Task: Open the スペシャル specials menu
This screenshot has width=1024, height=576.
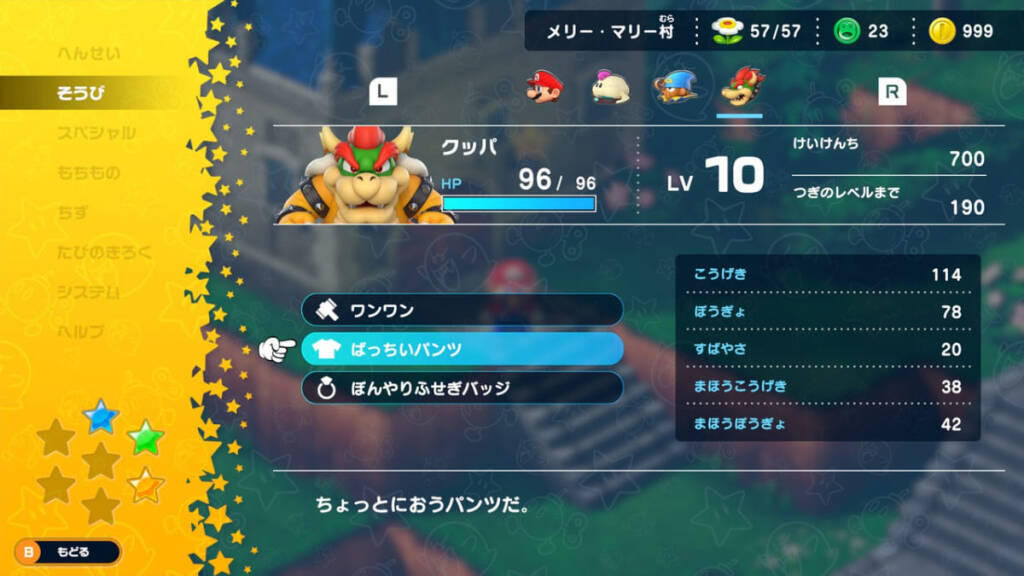Action: click(96, 133)
